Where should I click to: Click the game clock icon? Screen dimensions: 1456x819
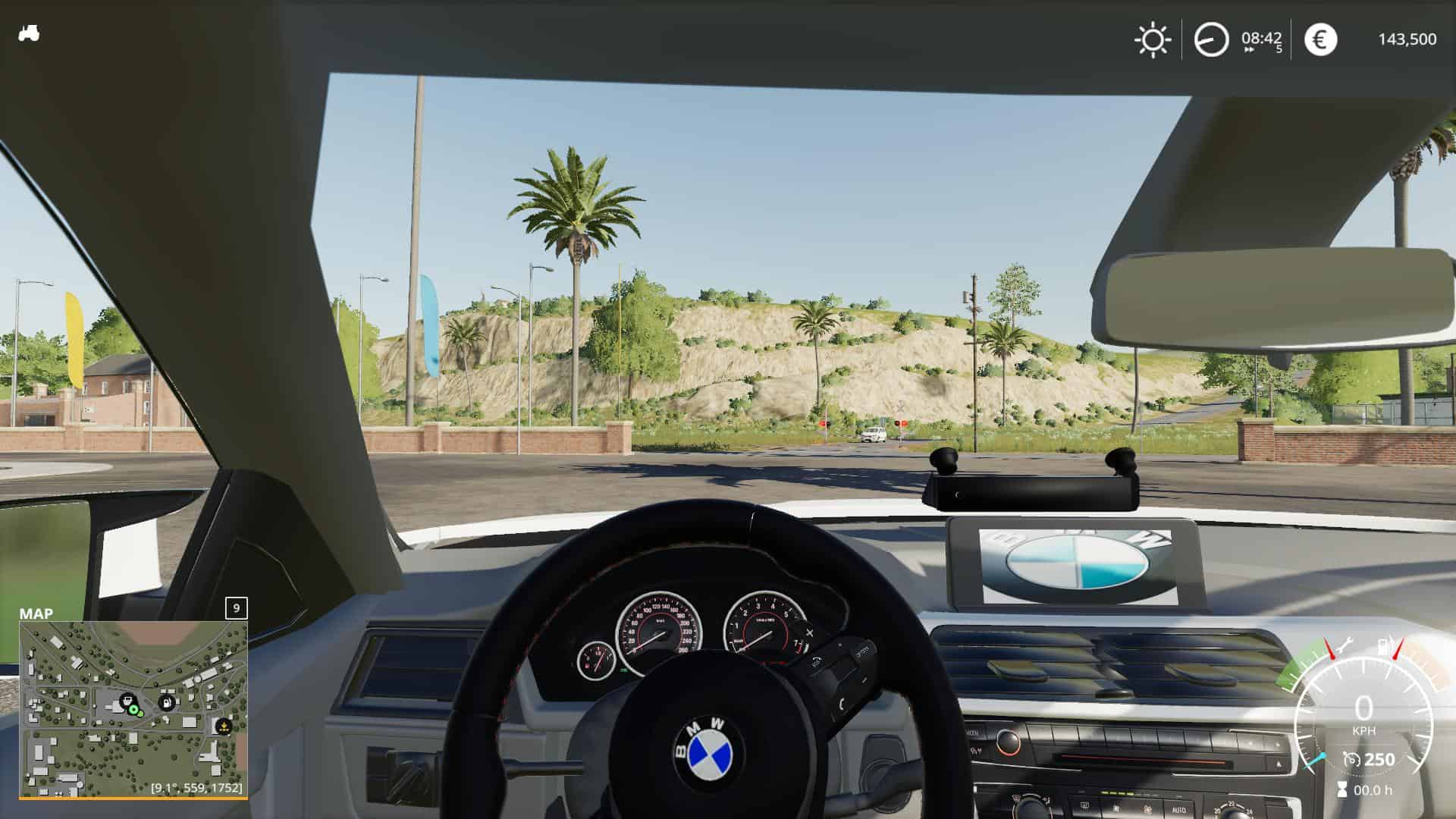1211,39
